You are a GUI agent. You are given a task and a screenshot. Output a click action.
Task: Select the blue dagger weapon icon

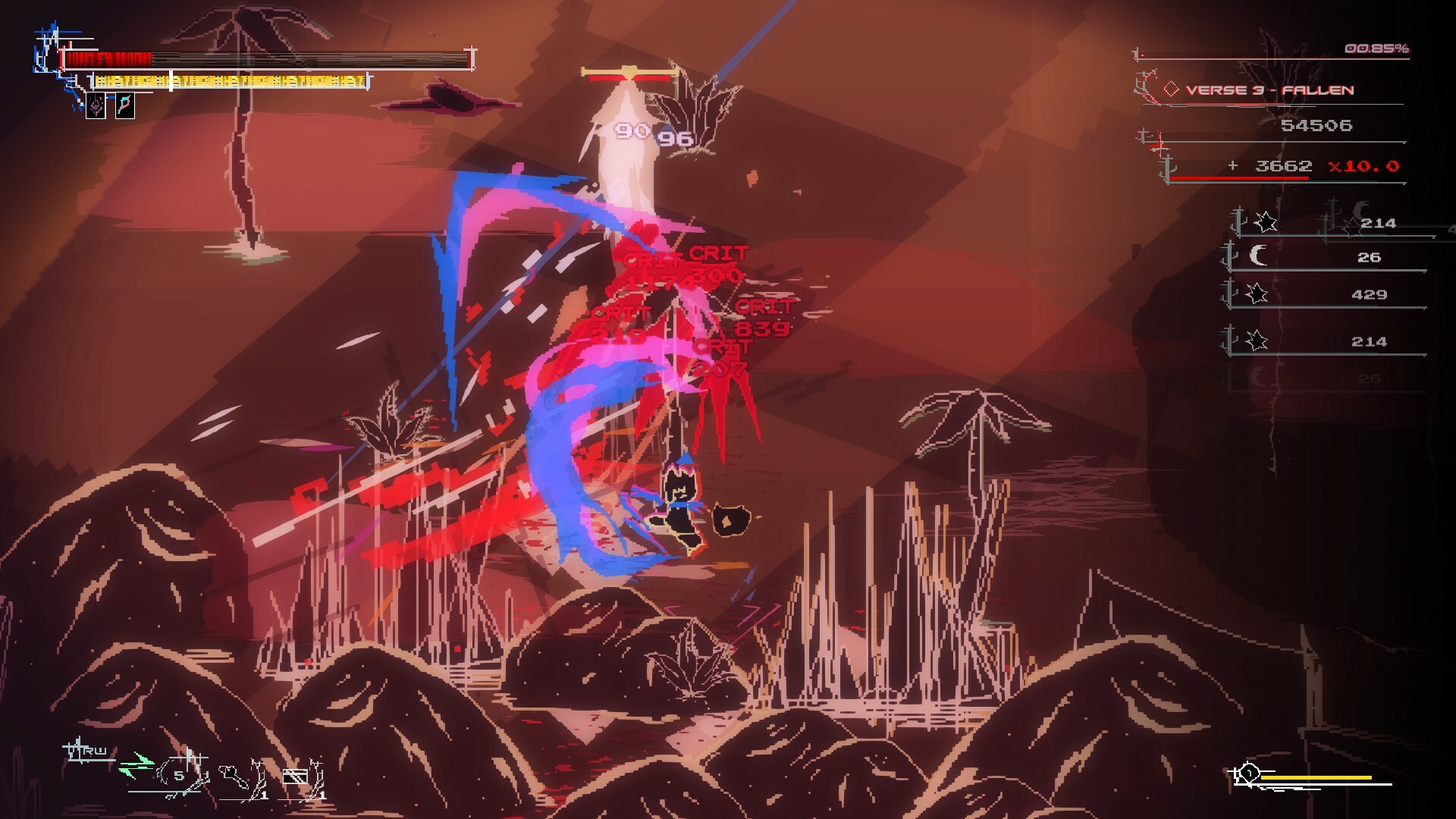[125, 106]
